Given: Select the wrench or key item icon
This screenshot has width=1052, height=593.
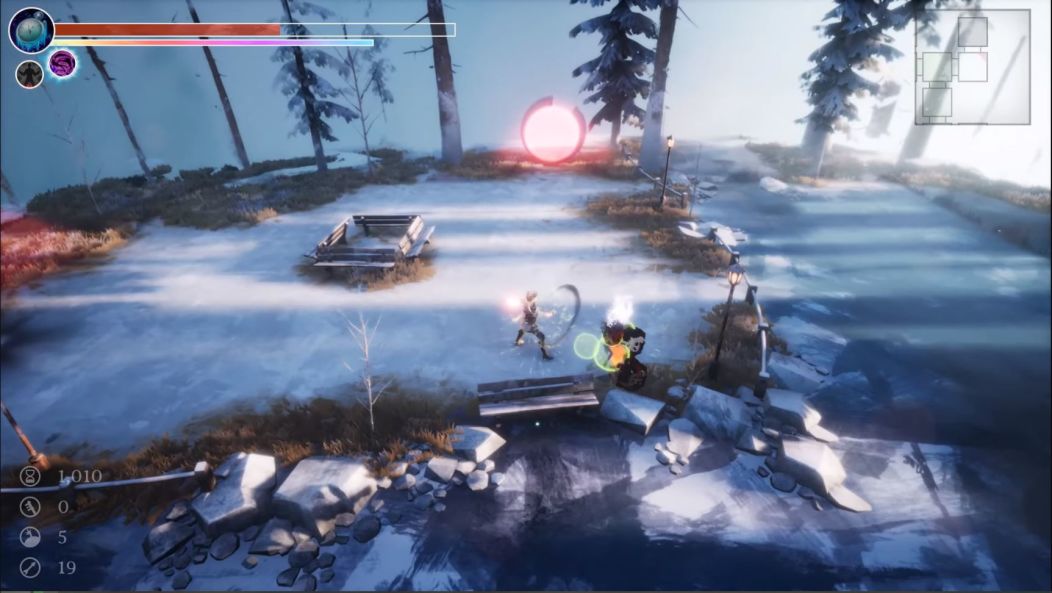Looking at the screenshot, I should 30,568.
